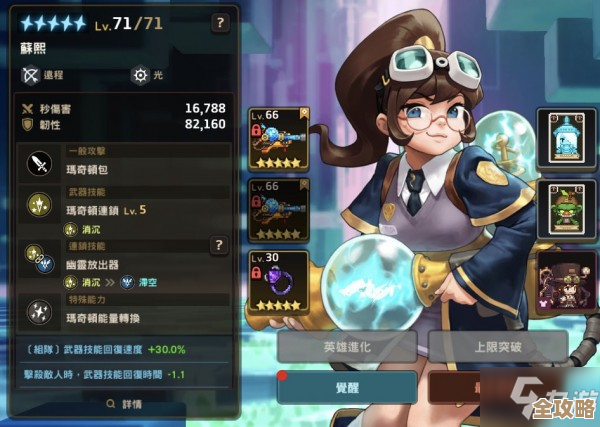View the 瑪奇頓能量轉換 special ability icon

pyautogui.click(x=39, y=310)
